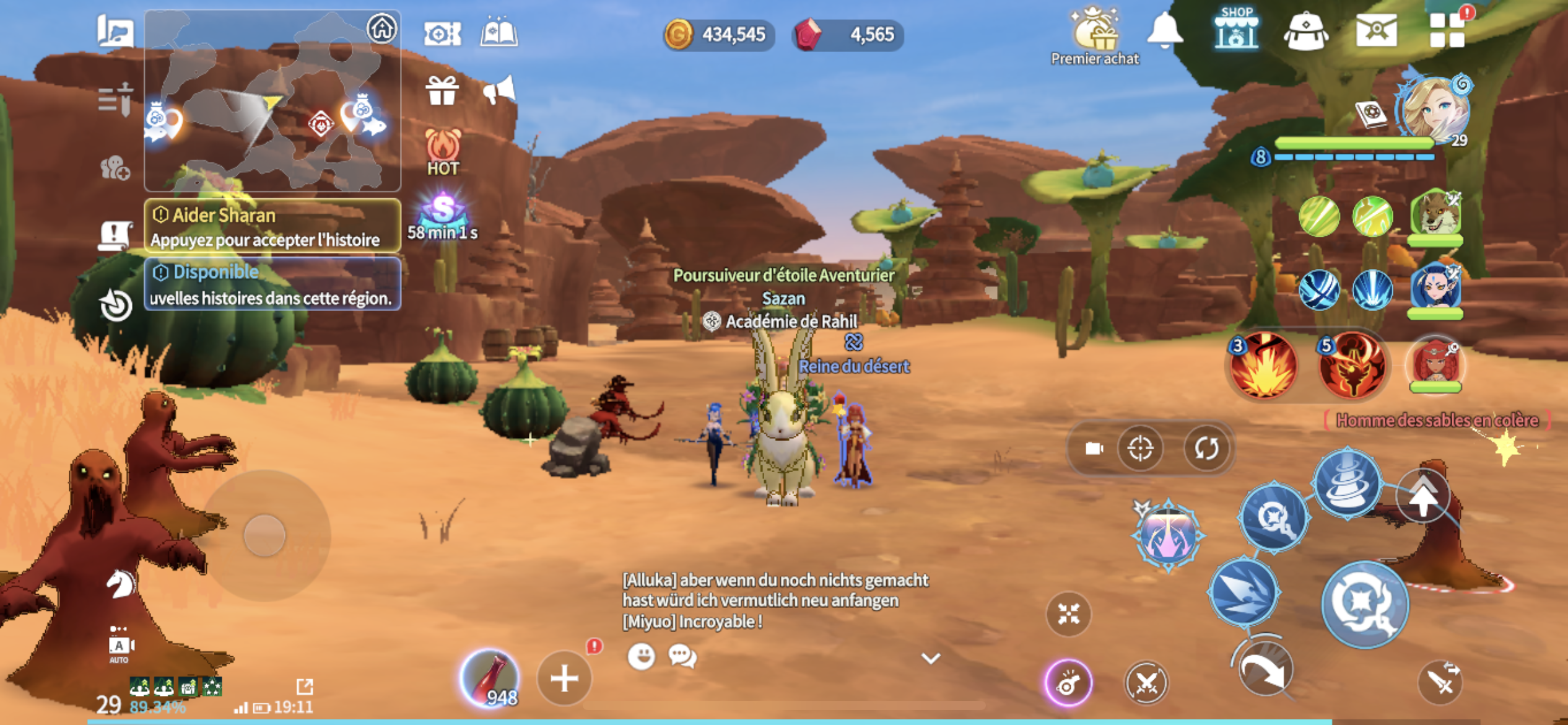Screen dimensions: 1568x725
Task: Tap the home icon on minimap
Action: [381, 29]
